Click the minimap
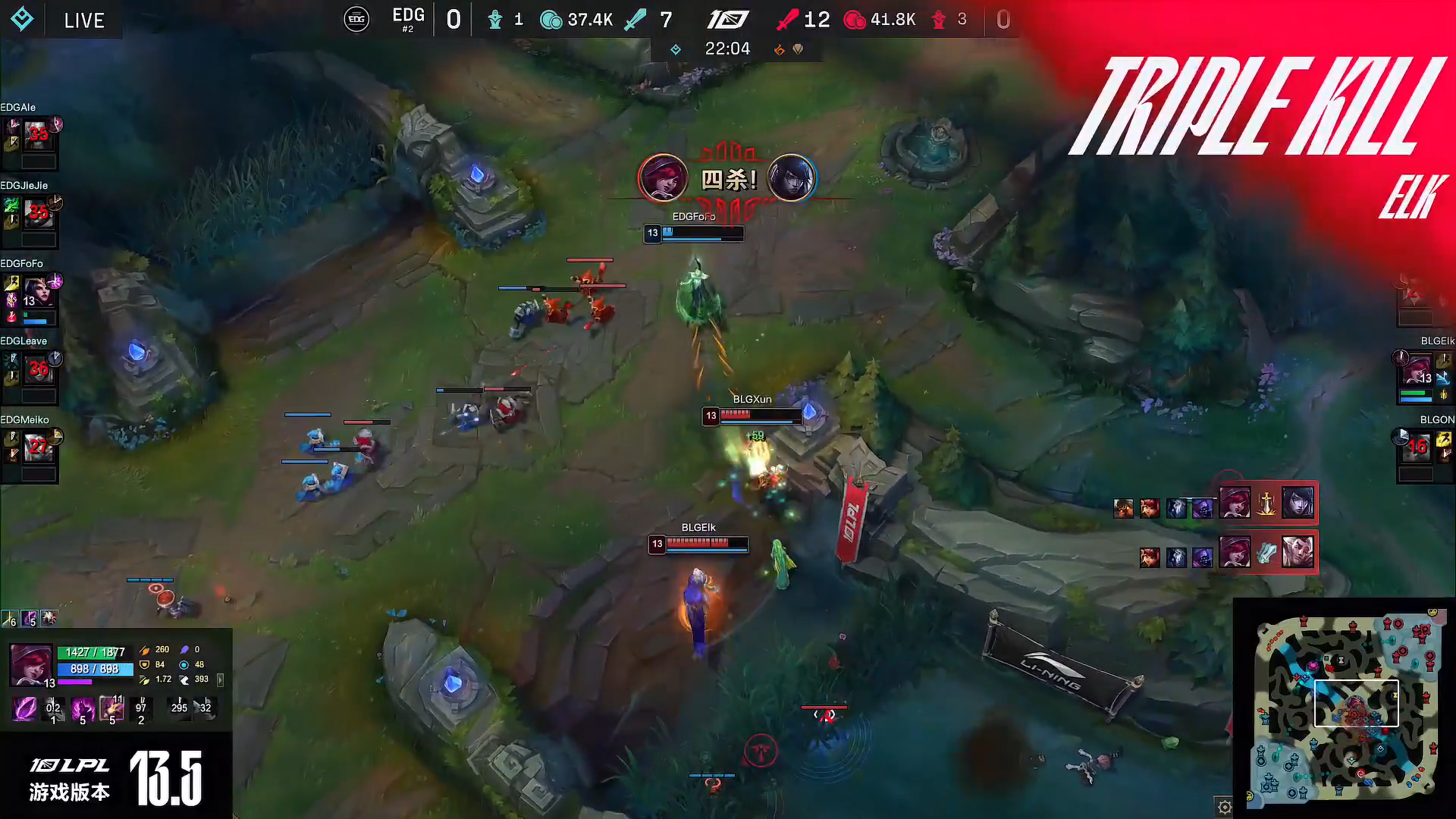Viewport: 1456px width, 819px height. coord(1346,705)
